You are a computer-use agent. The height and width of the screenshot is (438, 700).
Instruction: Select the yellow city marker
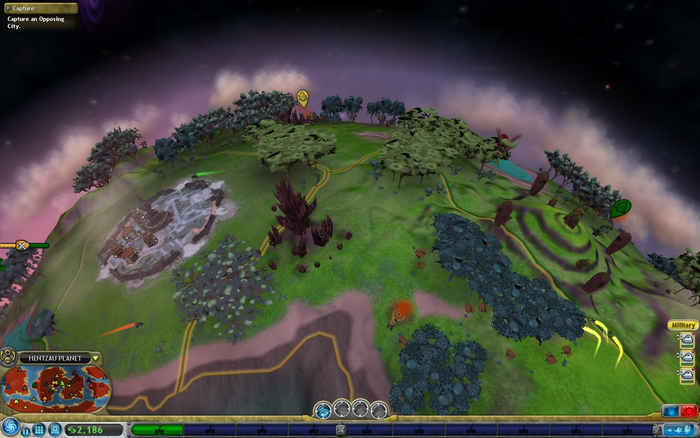pos(302,97)
